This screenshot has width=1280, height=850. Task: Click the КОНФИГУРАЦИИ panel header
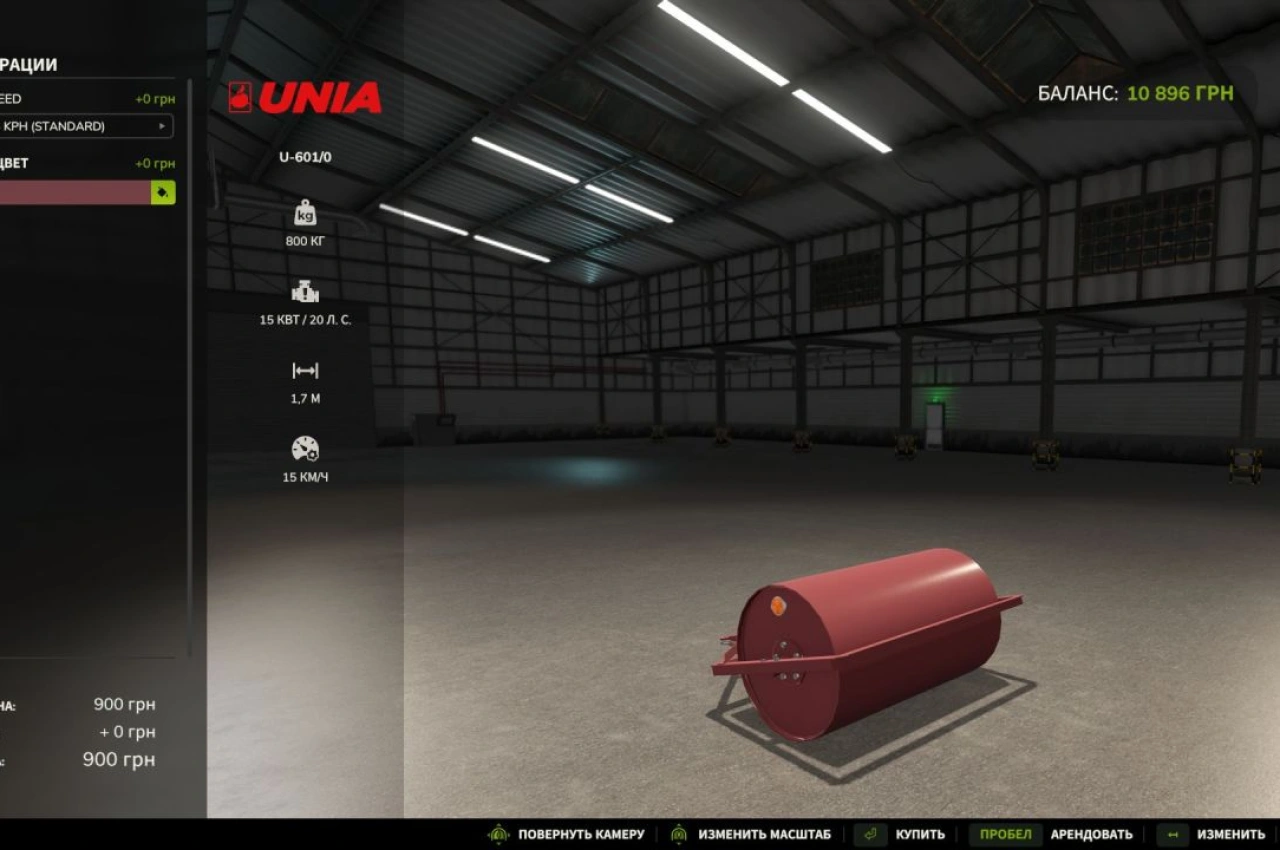click(x=30, y=63)
